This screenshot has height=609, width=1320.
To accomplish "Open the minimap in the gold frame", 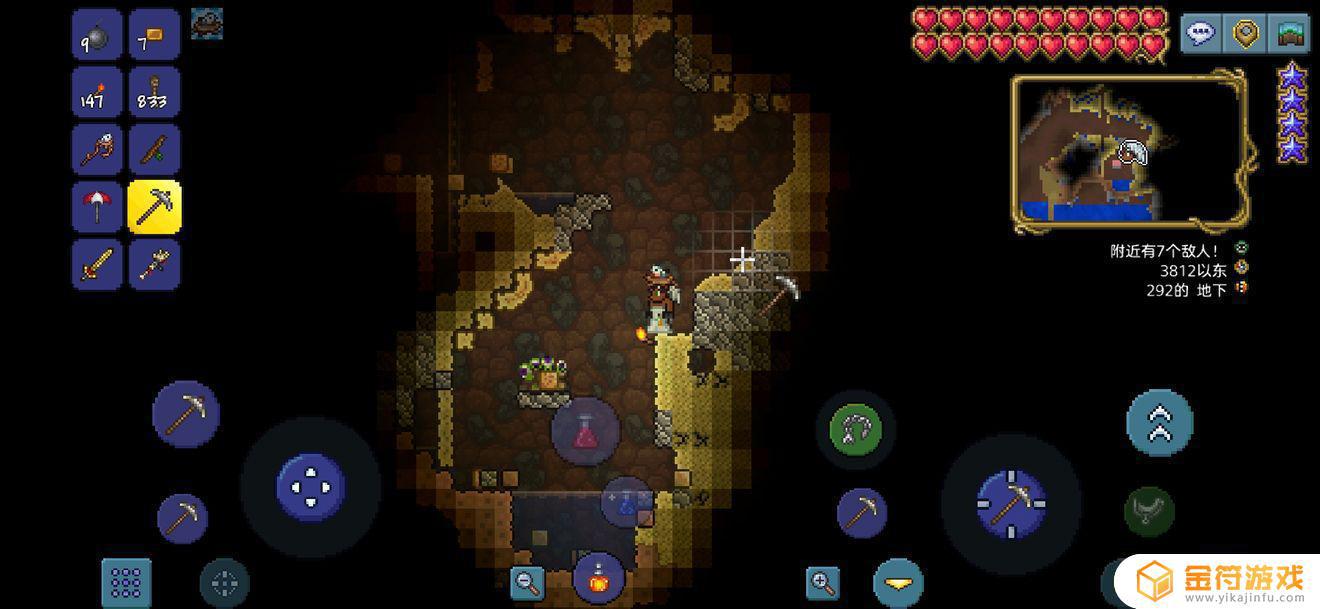I will 1128,151.
